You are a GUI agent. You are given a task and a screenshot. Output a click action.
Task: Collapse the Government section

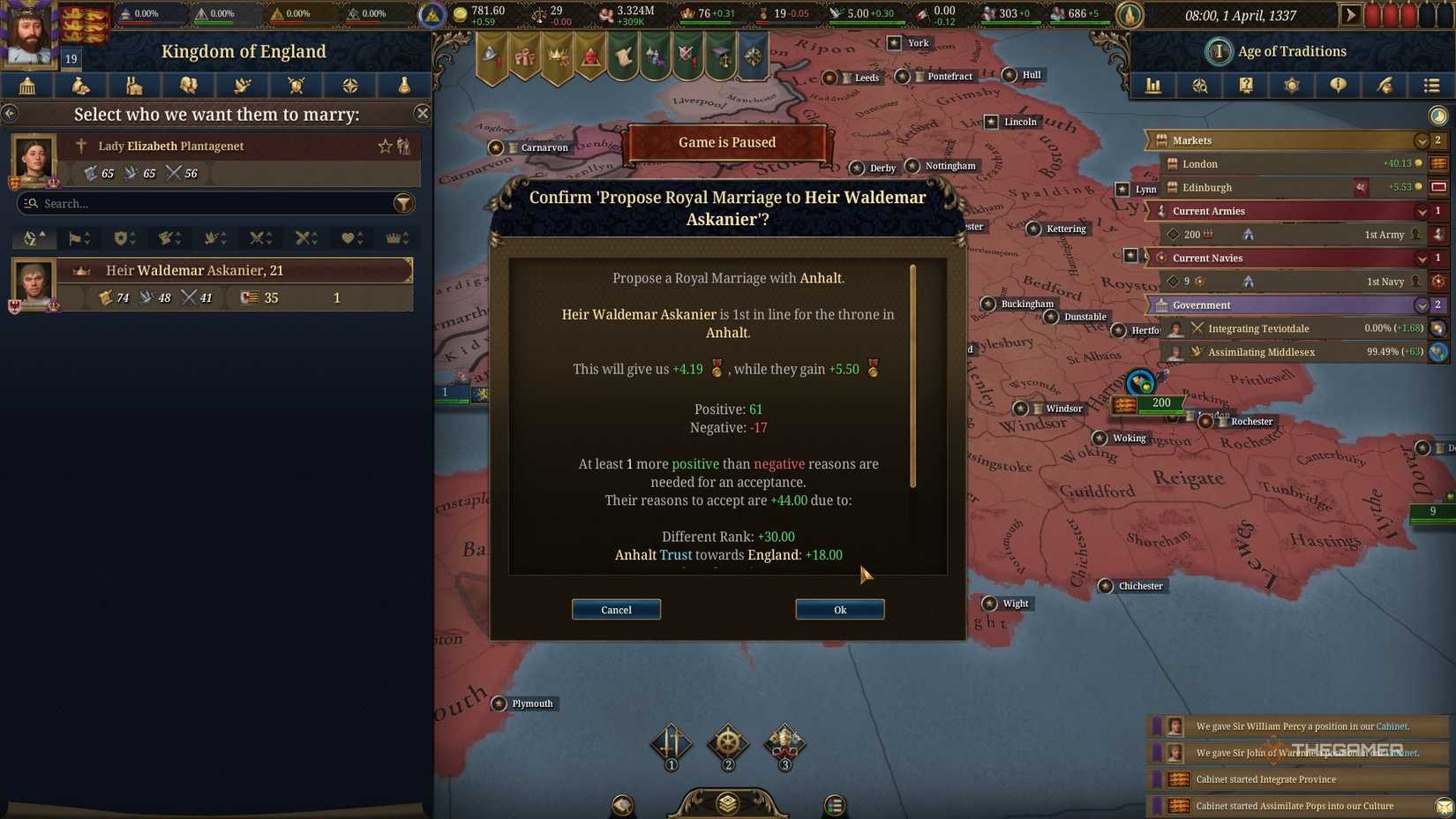pyautogui.click(x=1422, y=305)
